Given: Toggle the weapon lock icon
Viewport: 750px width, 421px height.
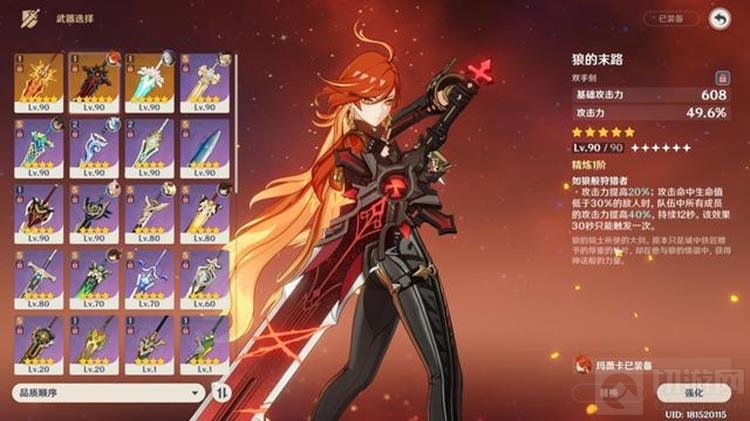Looking at the screenshot, I should click(x=720, y=77).
